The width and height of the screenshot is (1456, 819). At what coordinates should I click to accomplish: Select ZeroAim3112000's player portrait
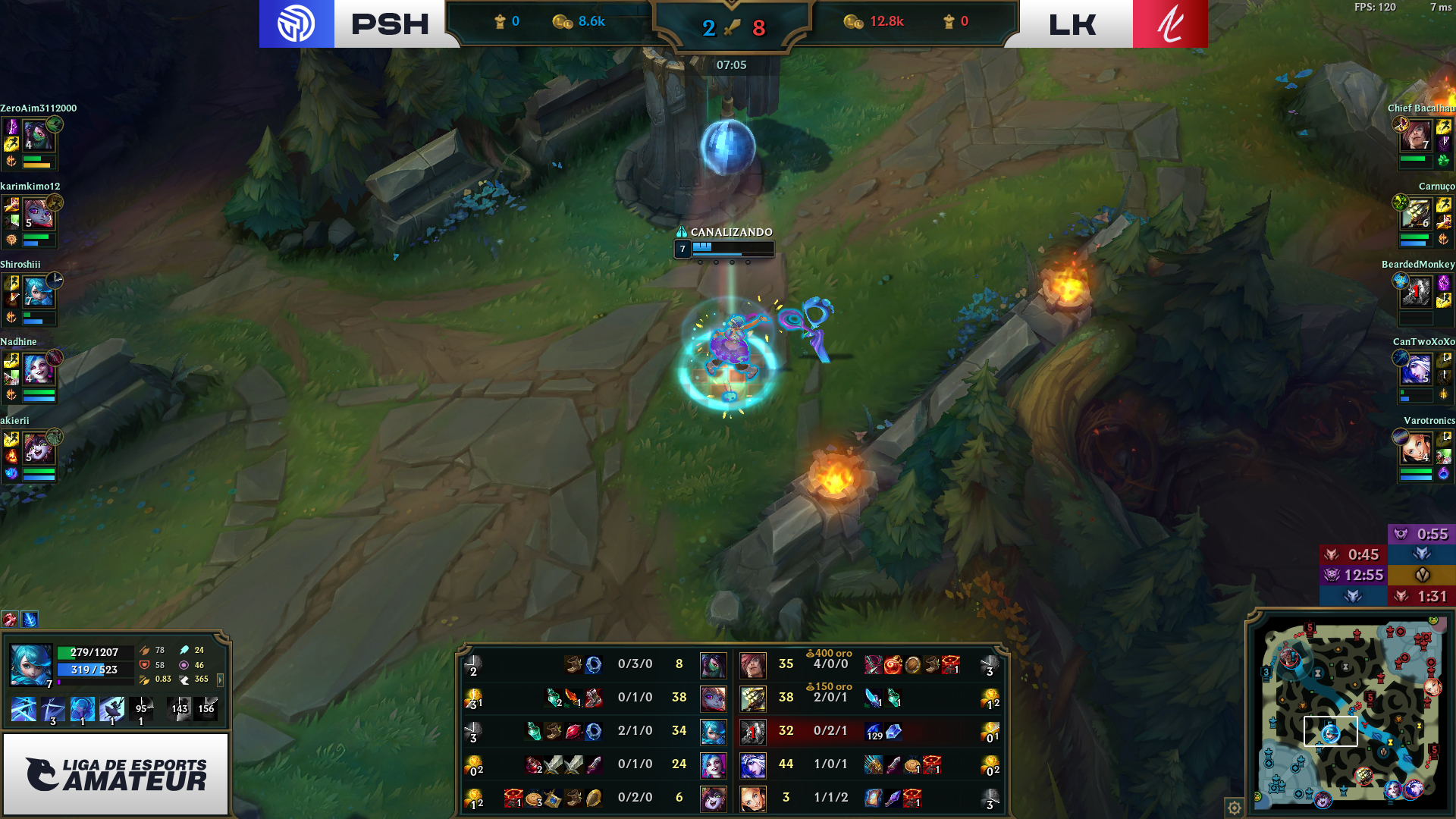pos(36,136)
